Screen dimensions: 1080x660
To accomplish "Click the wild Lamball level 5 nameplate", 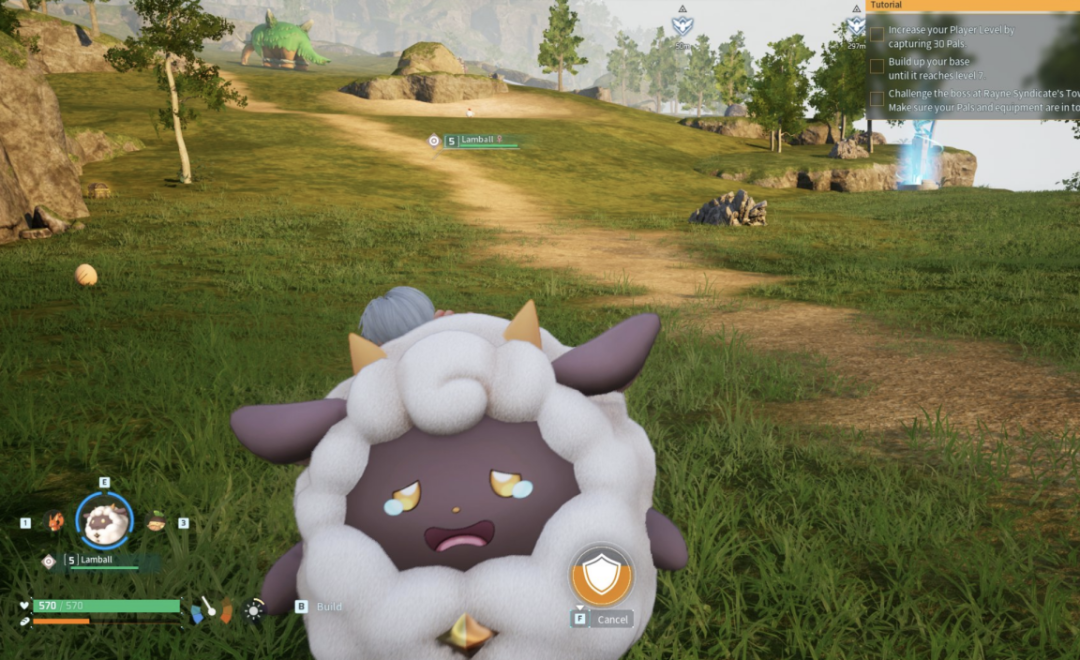I will pyautogui.click(x=481, y=141).
